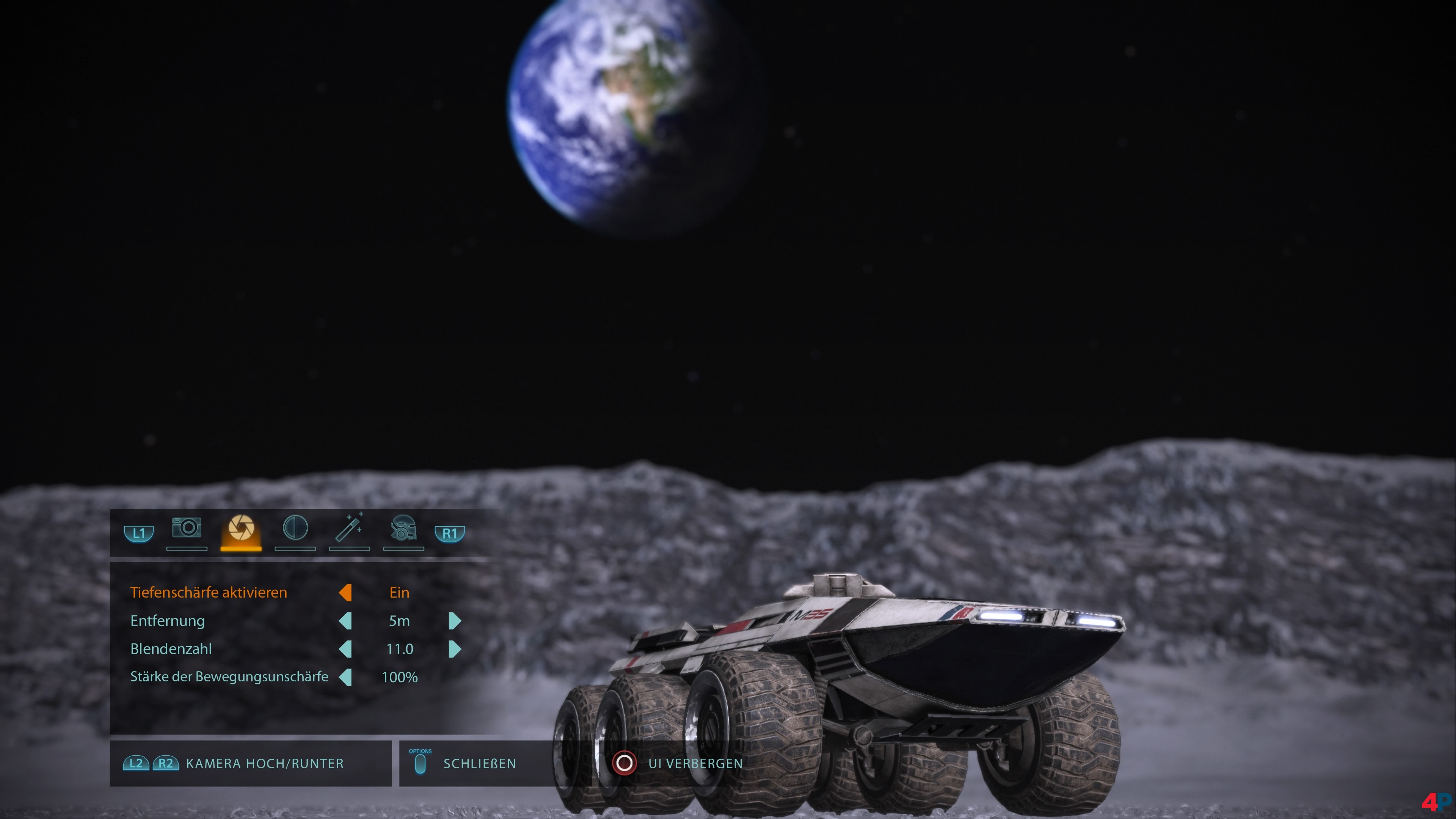Toggle Tiefenschärfe with its left arrow
This screenshot has height=819, width=1456.
tap(345, 592)
